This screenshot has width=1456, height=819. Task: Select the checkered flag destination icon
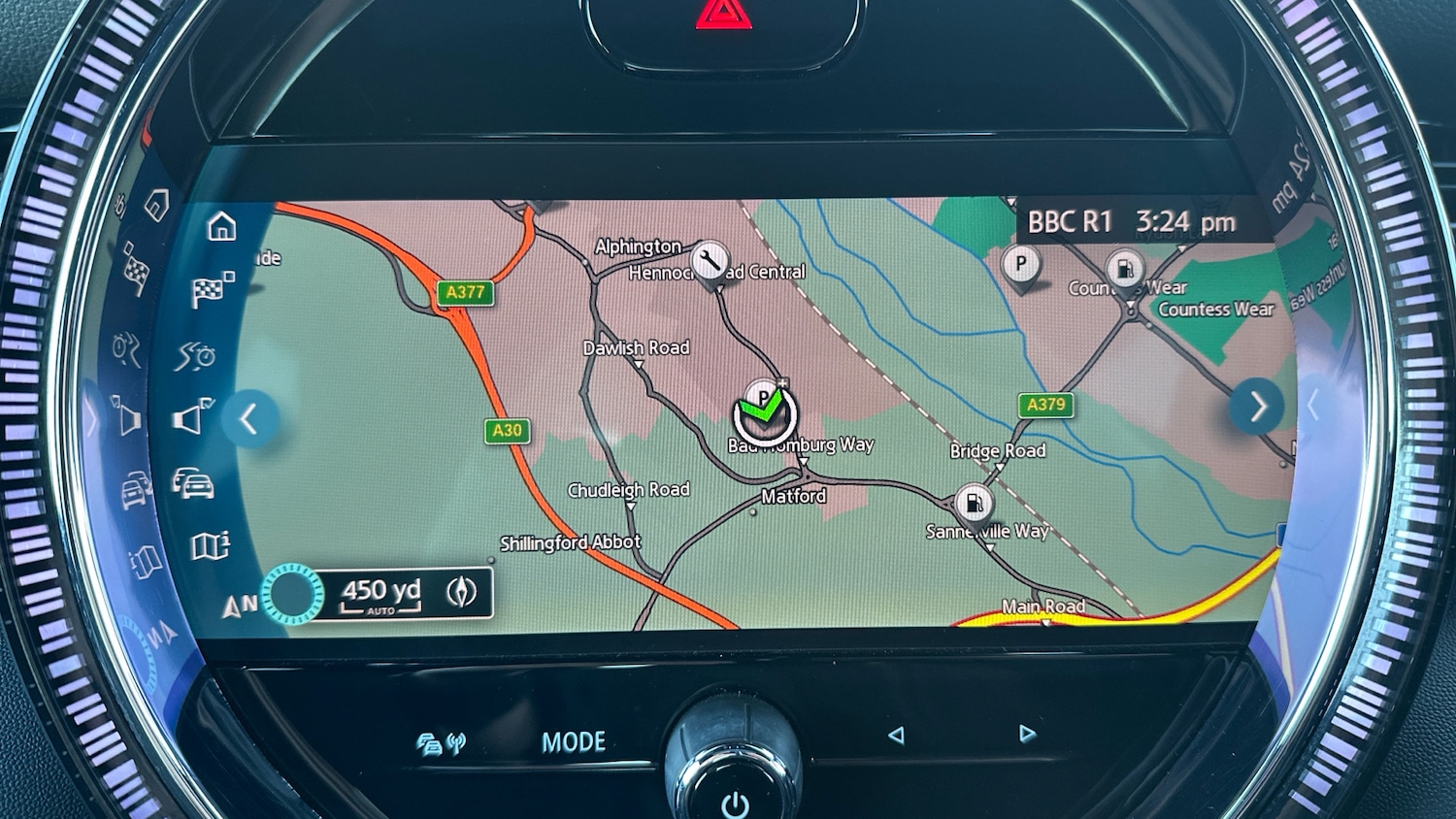click(213, 290)
